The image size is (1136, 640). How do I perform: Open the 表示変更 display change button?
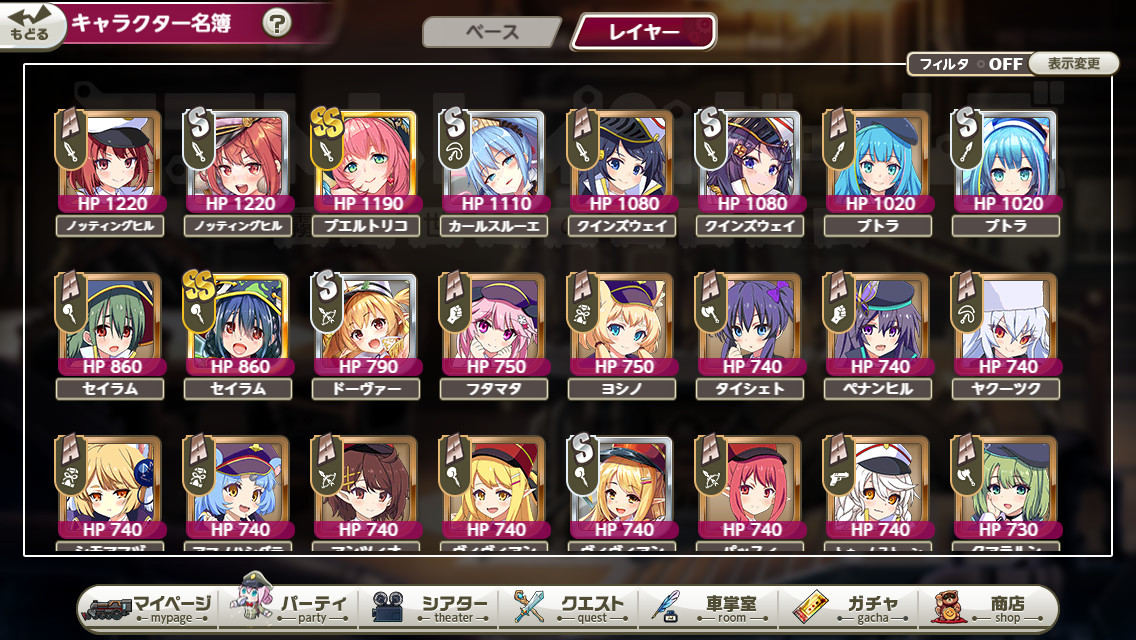point(1074,64)
